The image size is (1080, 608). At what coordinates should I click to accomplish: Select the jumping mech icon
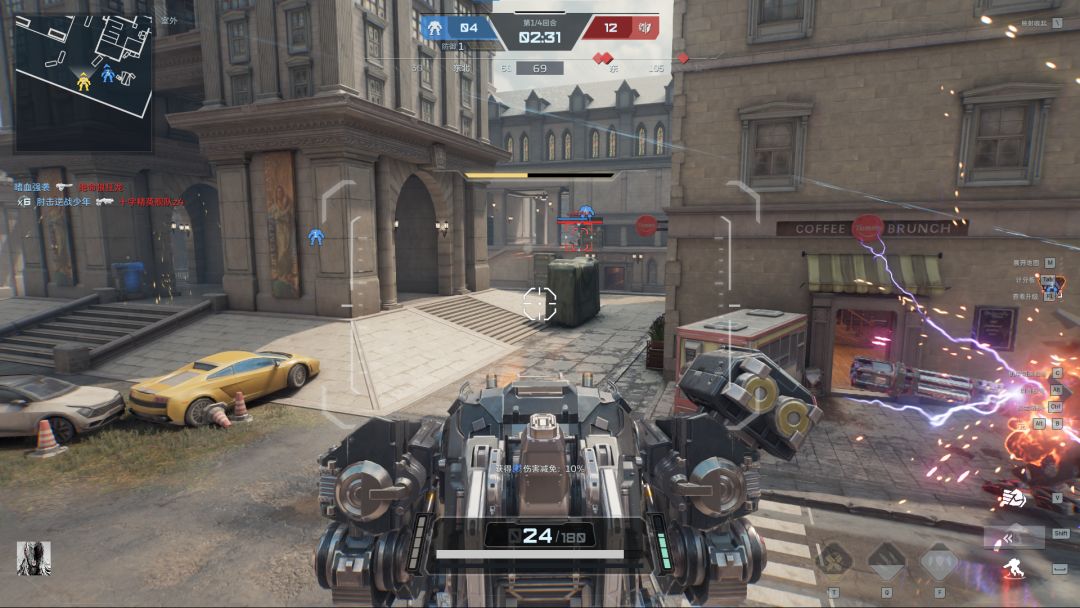coord(1013,569)
